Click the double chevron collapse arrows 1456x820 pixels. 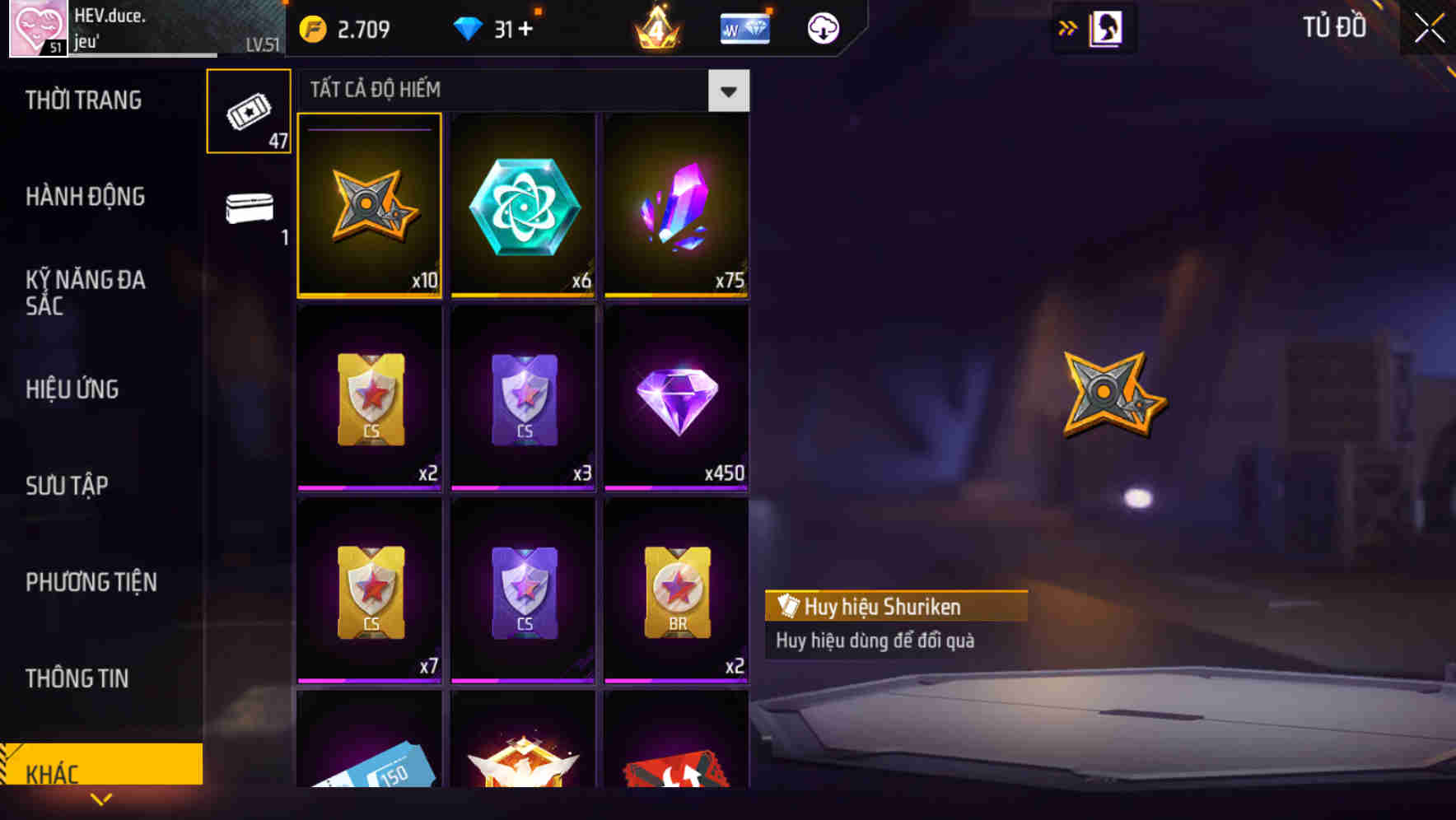point(1068,27)
